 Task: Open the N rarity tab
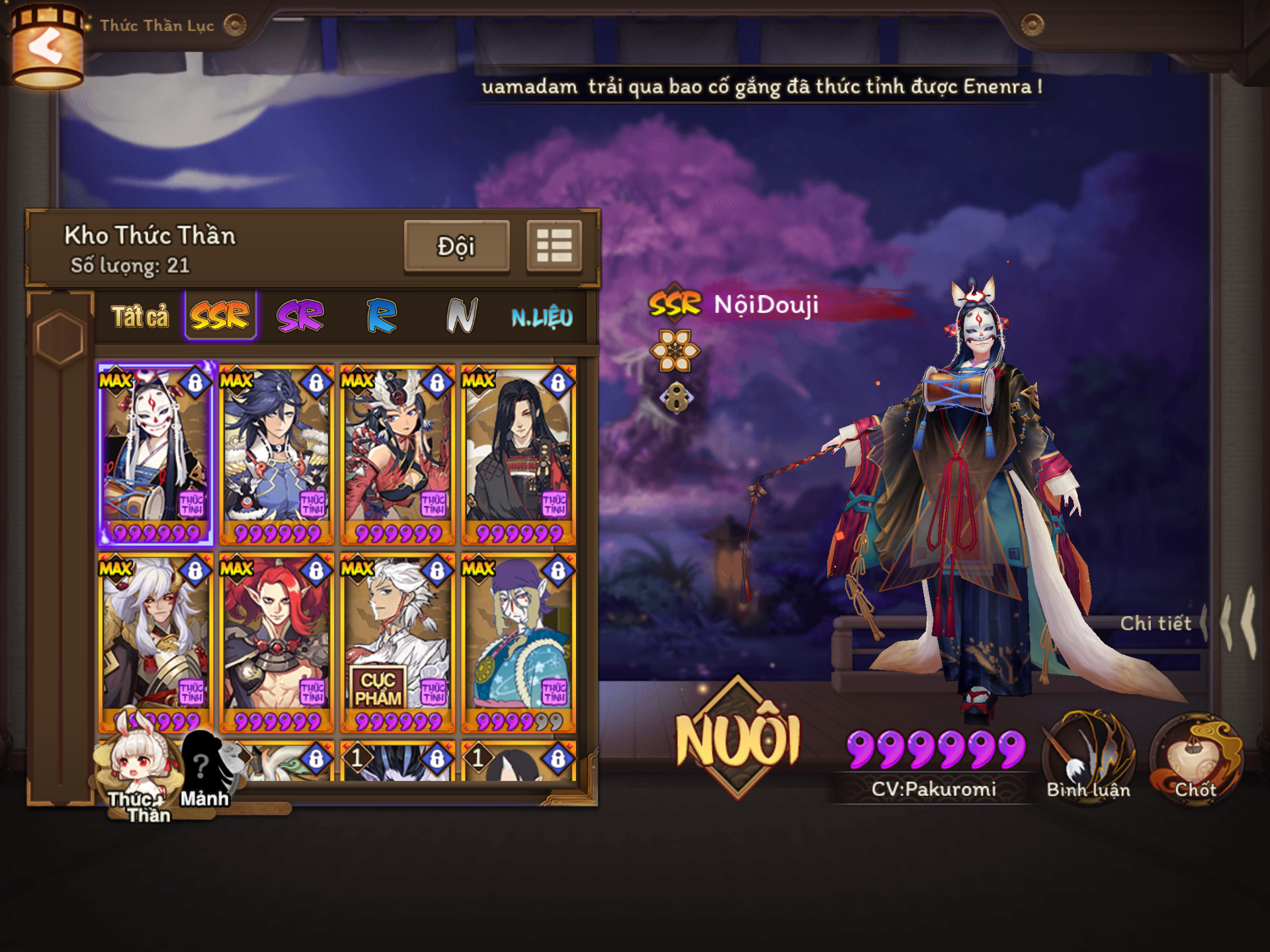(x=462, y=316)
